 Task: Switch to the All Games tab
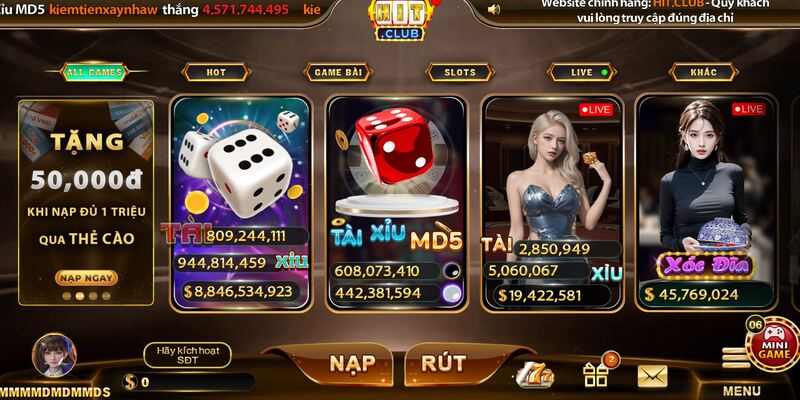tap(94, 72)
